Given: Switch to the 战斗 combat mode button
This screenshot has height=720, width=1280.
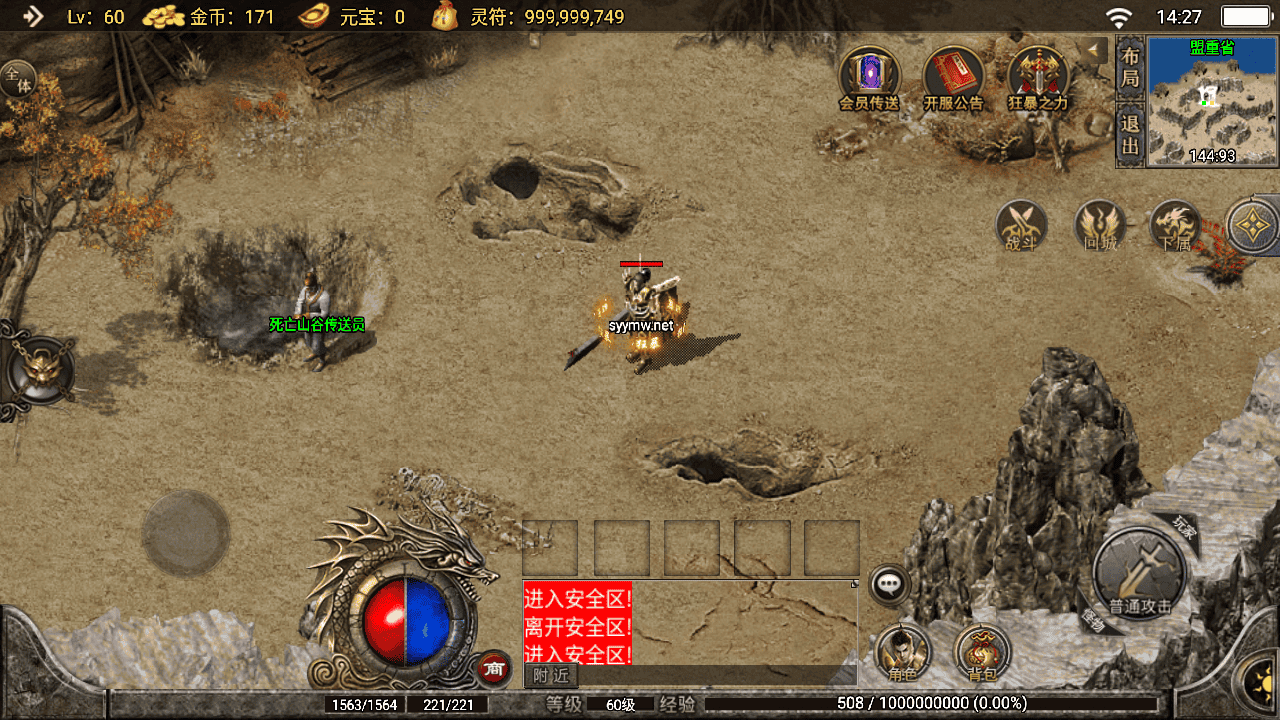Looking at the screenshot, I should [1021, 226].
